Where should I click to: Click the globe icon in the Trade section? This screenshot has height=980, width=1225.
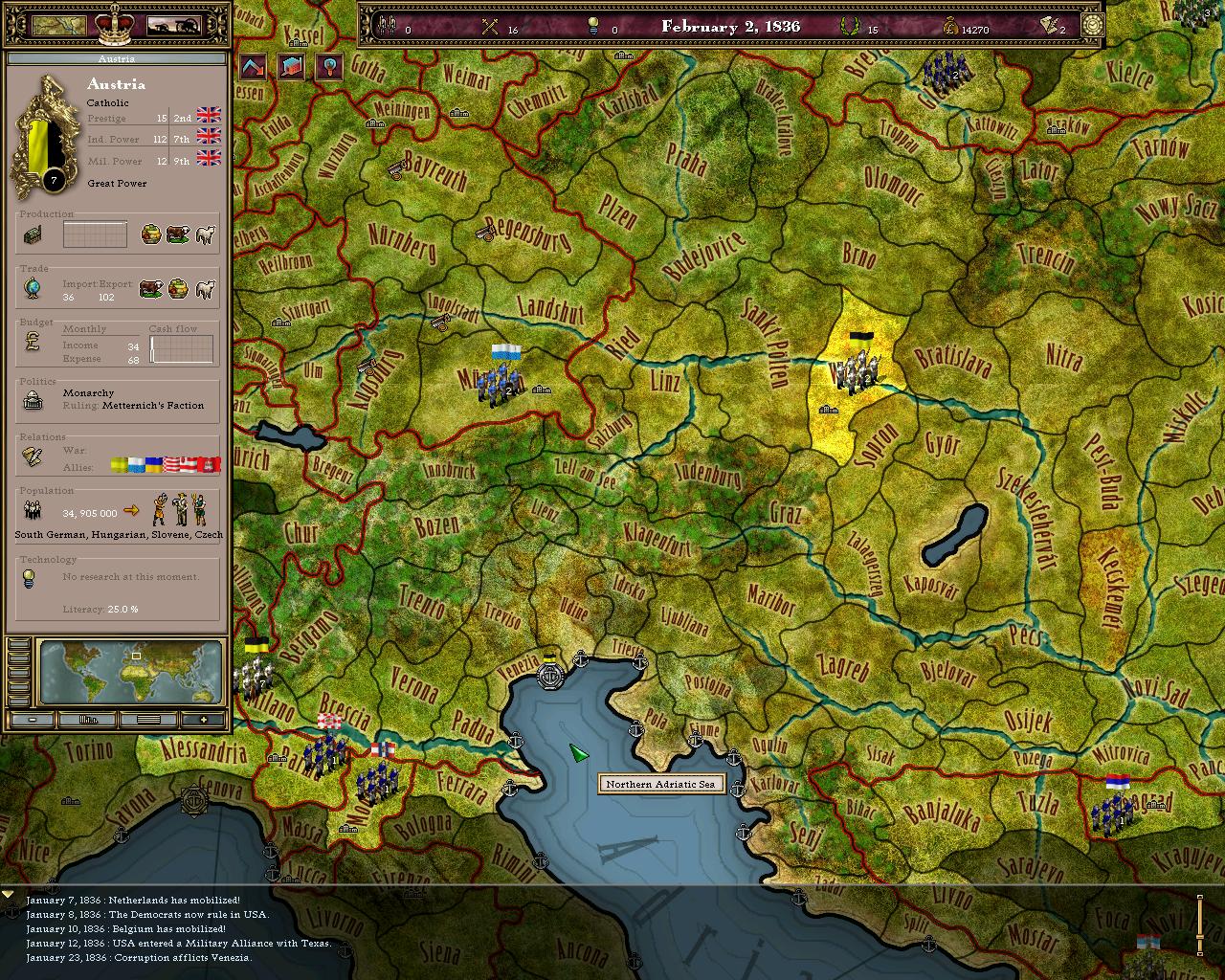click(x=32, y=288)
